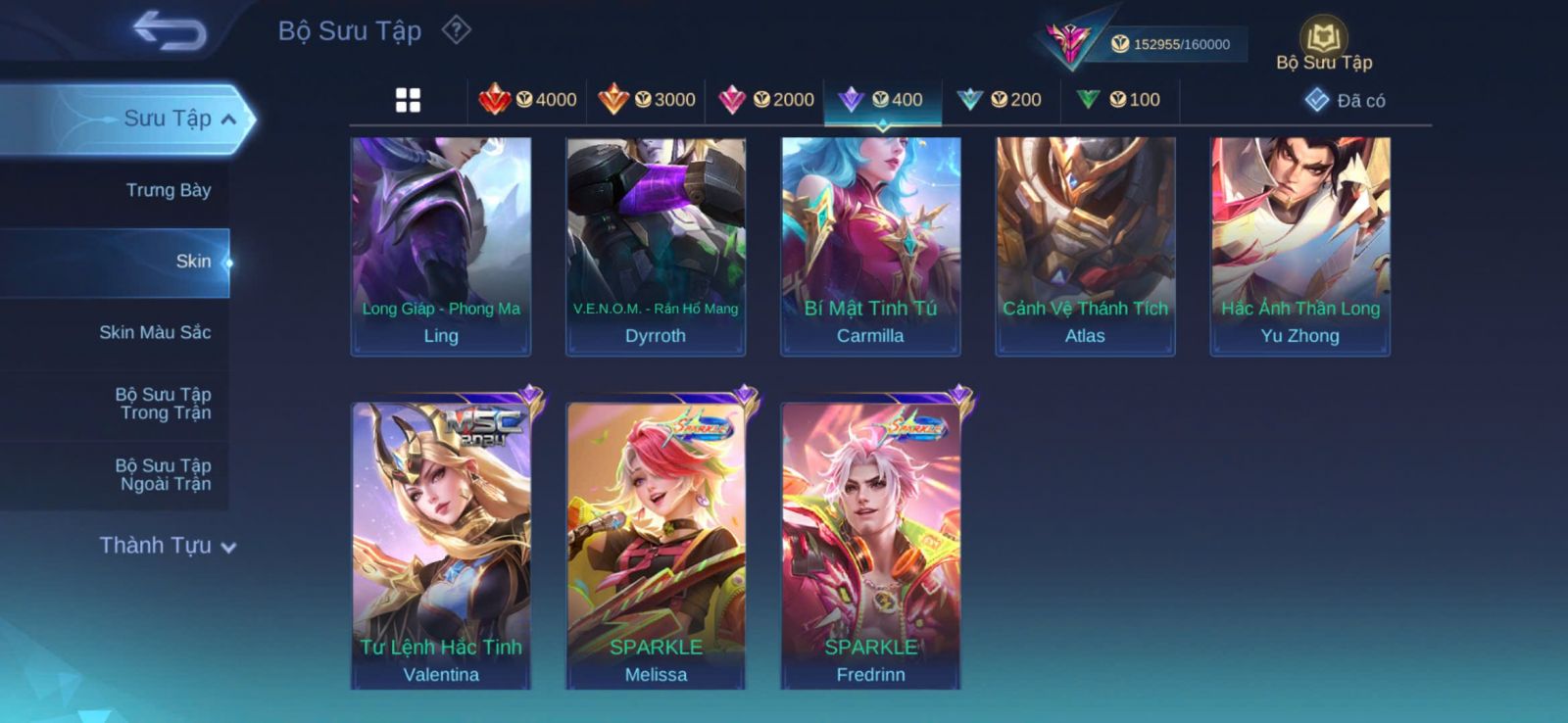Switch to the 100 points tab
Screen dimensions: 1568x723
(1118, 100)
